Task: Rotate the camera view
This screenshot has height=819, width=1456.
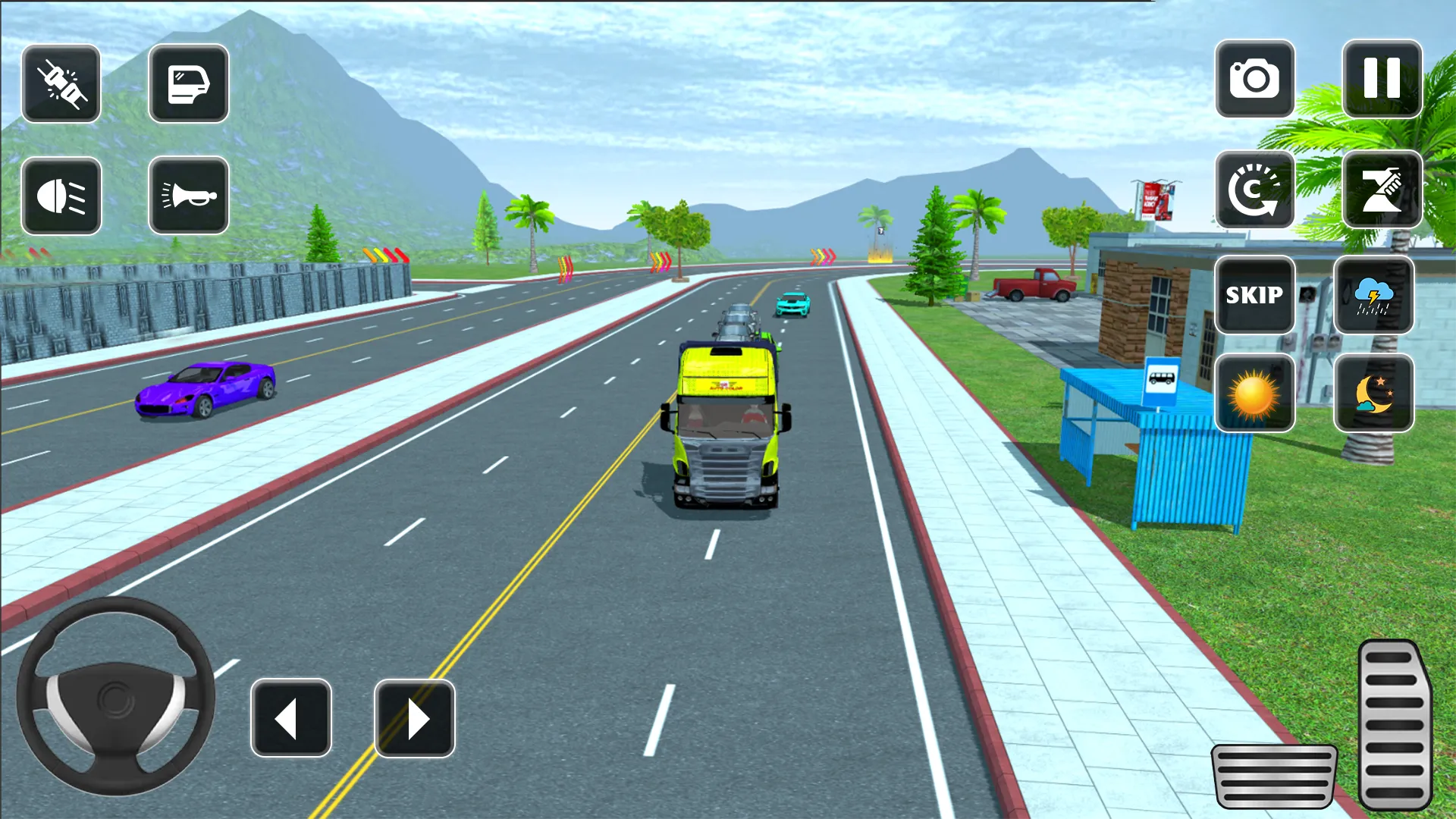Action: pos(1255,190)
